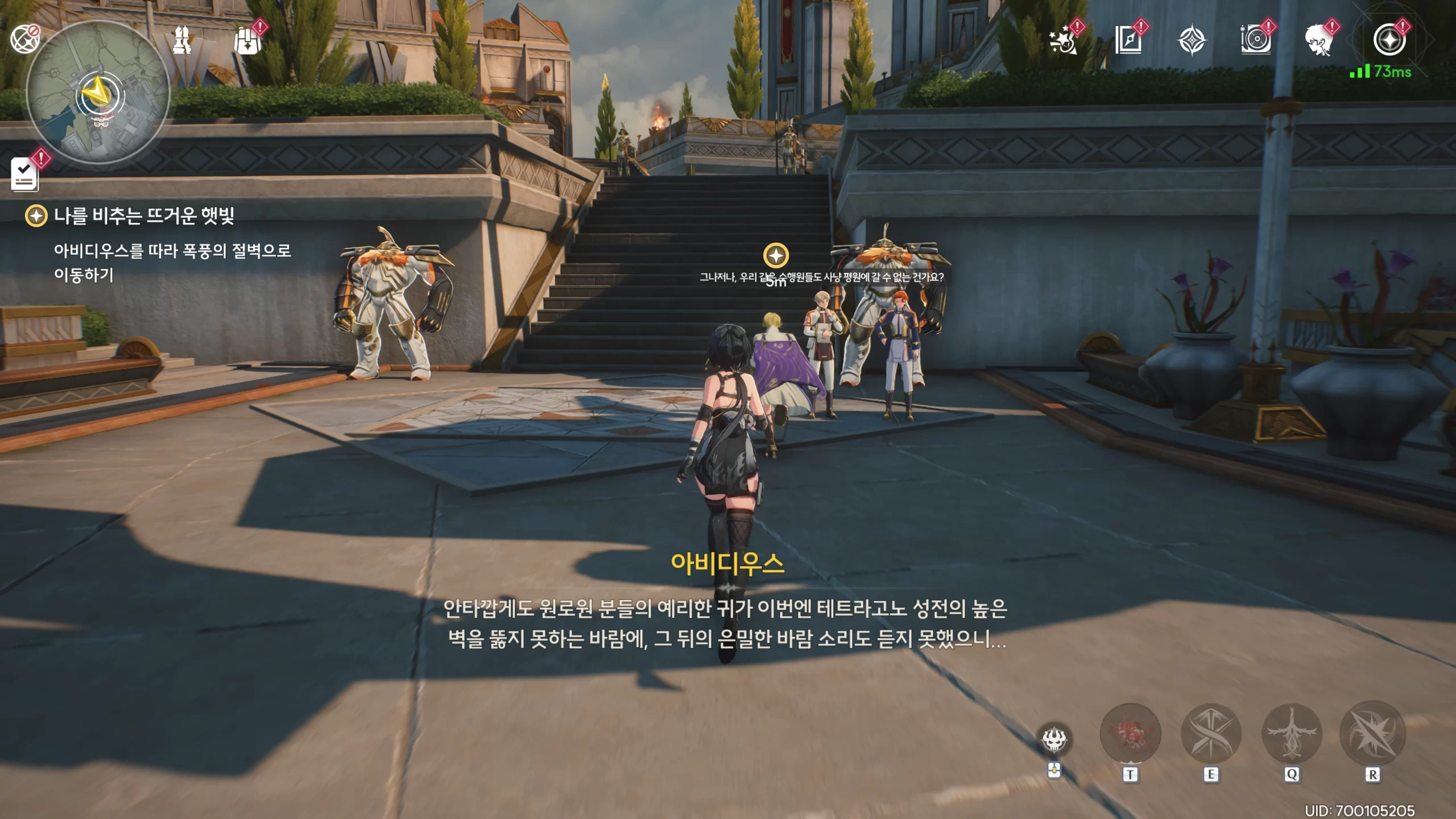Select the tracked quest 나를 비추는 뜨거운 햇빛
This screenshot has width=1456, height=819.
[143, 216]
